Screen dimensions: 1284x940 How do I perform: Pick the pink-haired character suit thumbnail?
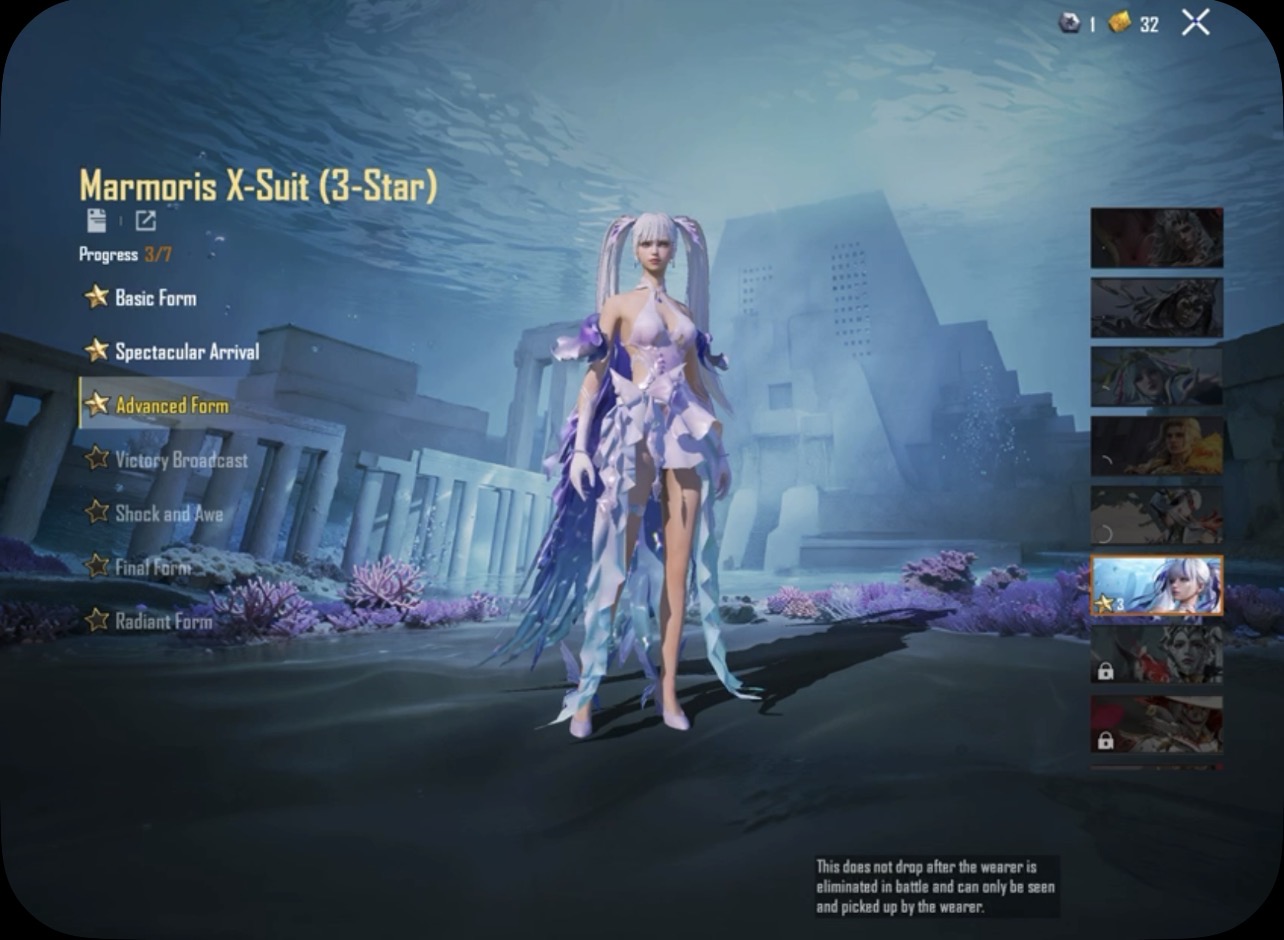[x=1156, y=376]
